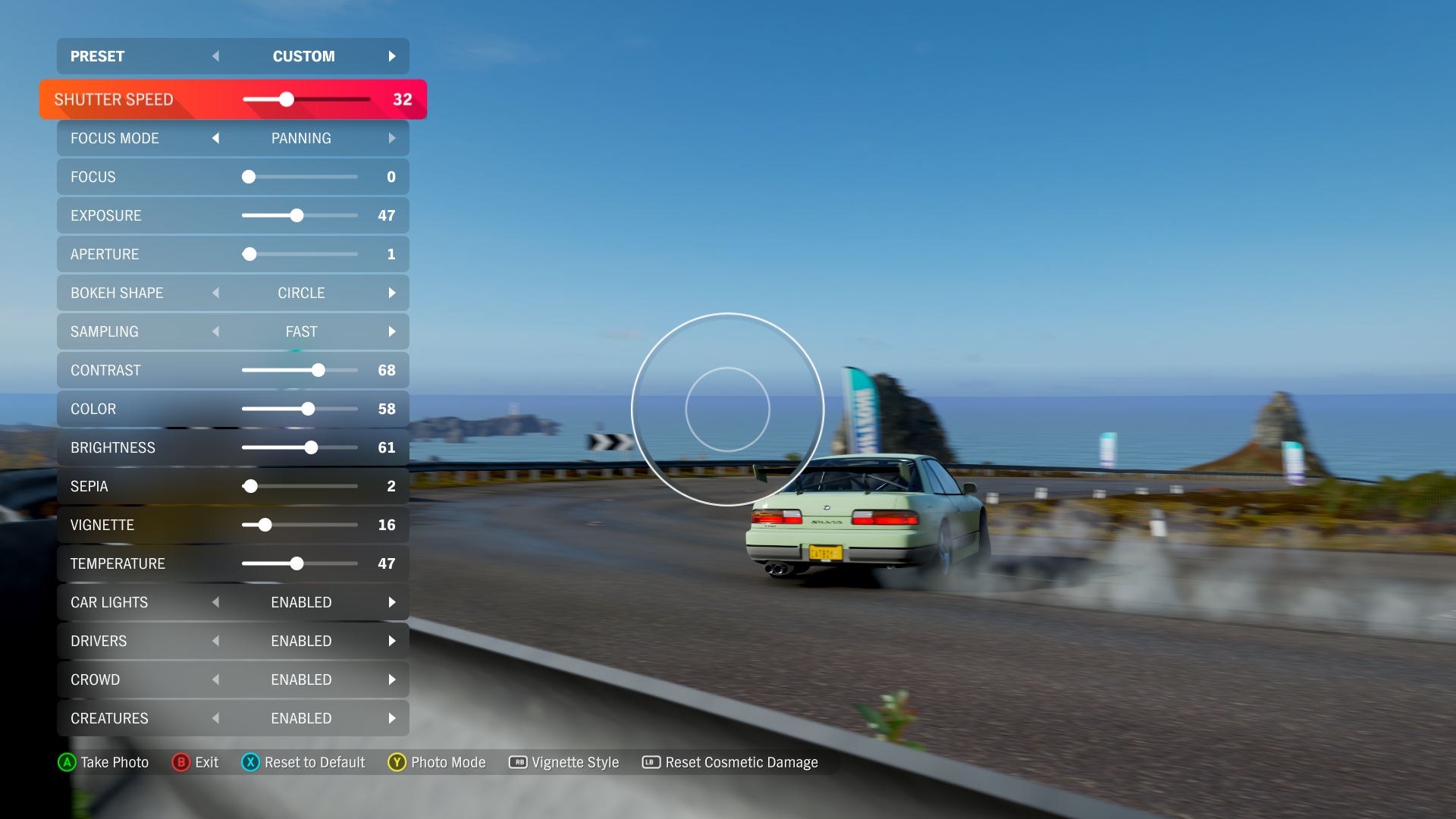Click the Sepia slider handle
Image resolution: width=1456 pixels, height=819 pixels.
[x=250, y=486]
